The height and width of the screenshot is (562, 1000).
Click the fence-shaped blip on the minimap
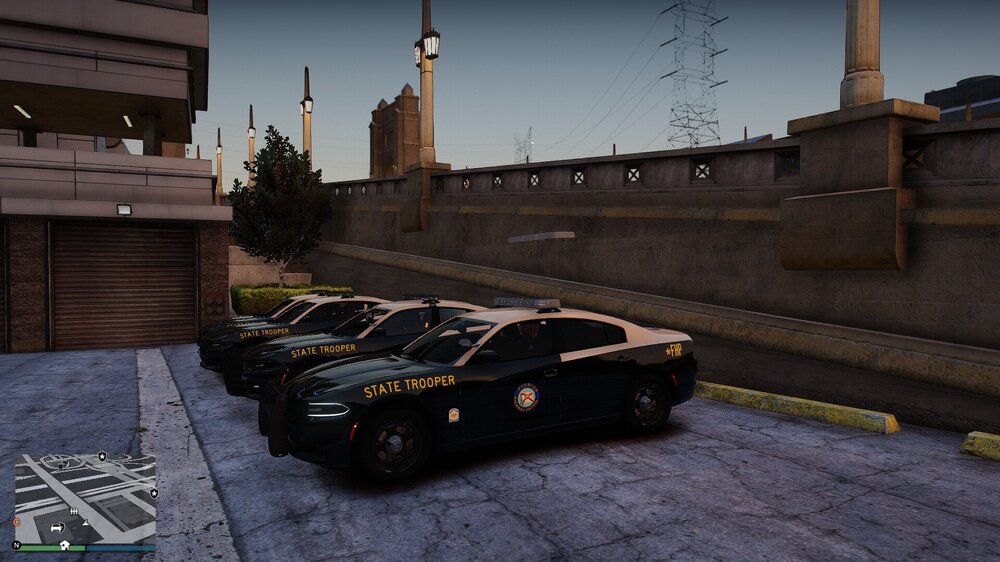pyautogui.click(x=74, y=510)
